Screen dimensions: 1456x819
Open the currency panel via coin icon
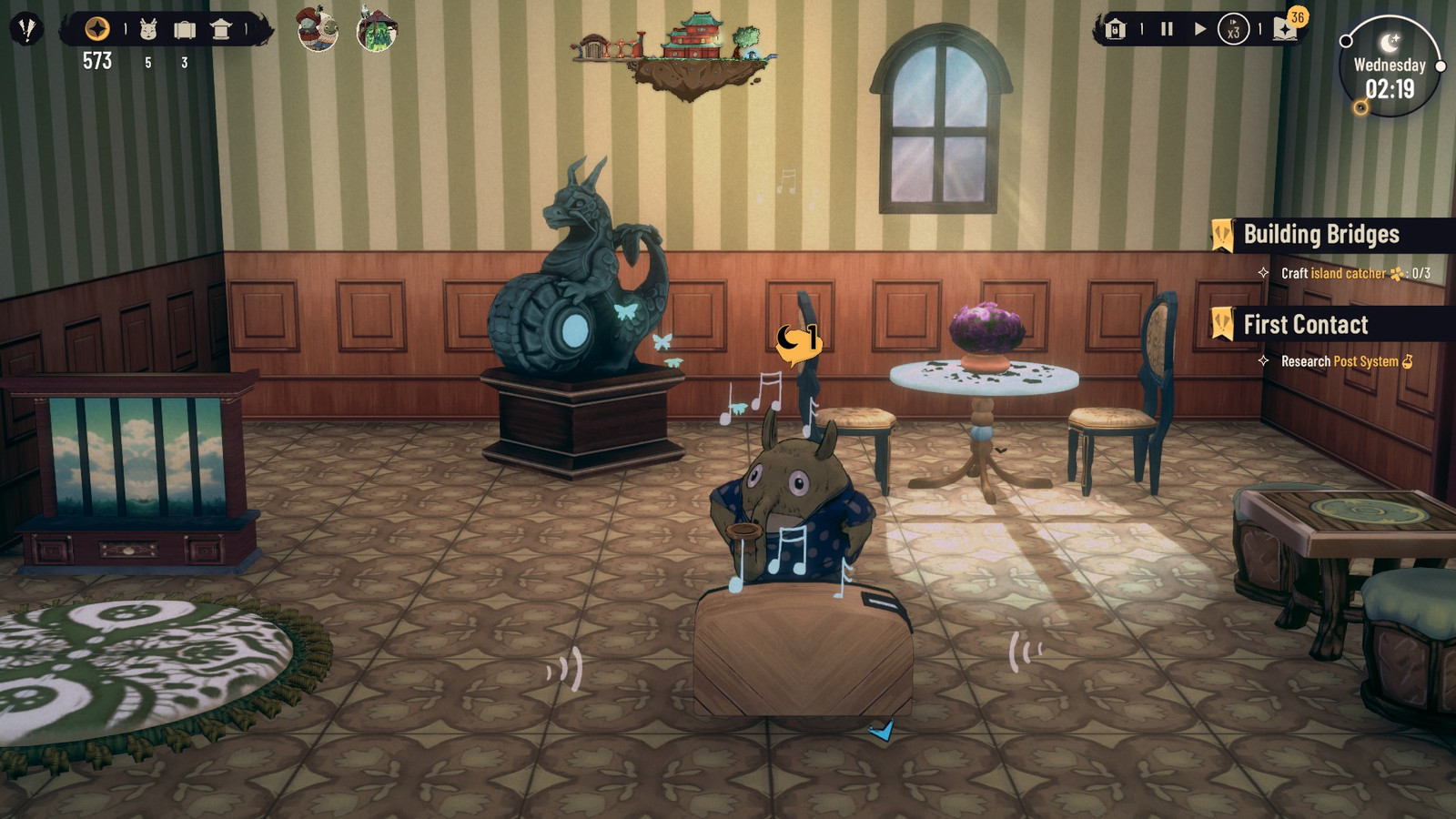(x=96, y=28)
